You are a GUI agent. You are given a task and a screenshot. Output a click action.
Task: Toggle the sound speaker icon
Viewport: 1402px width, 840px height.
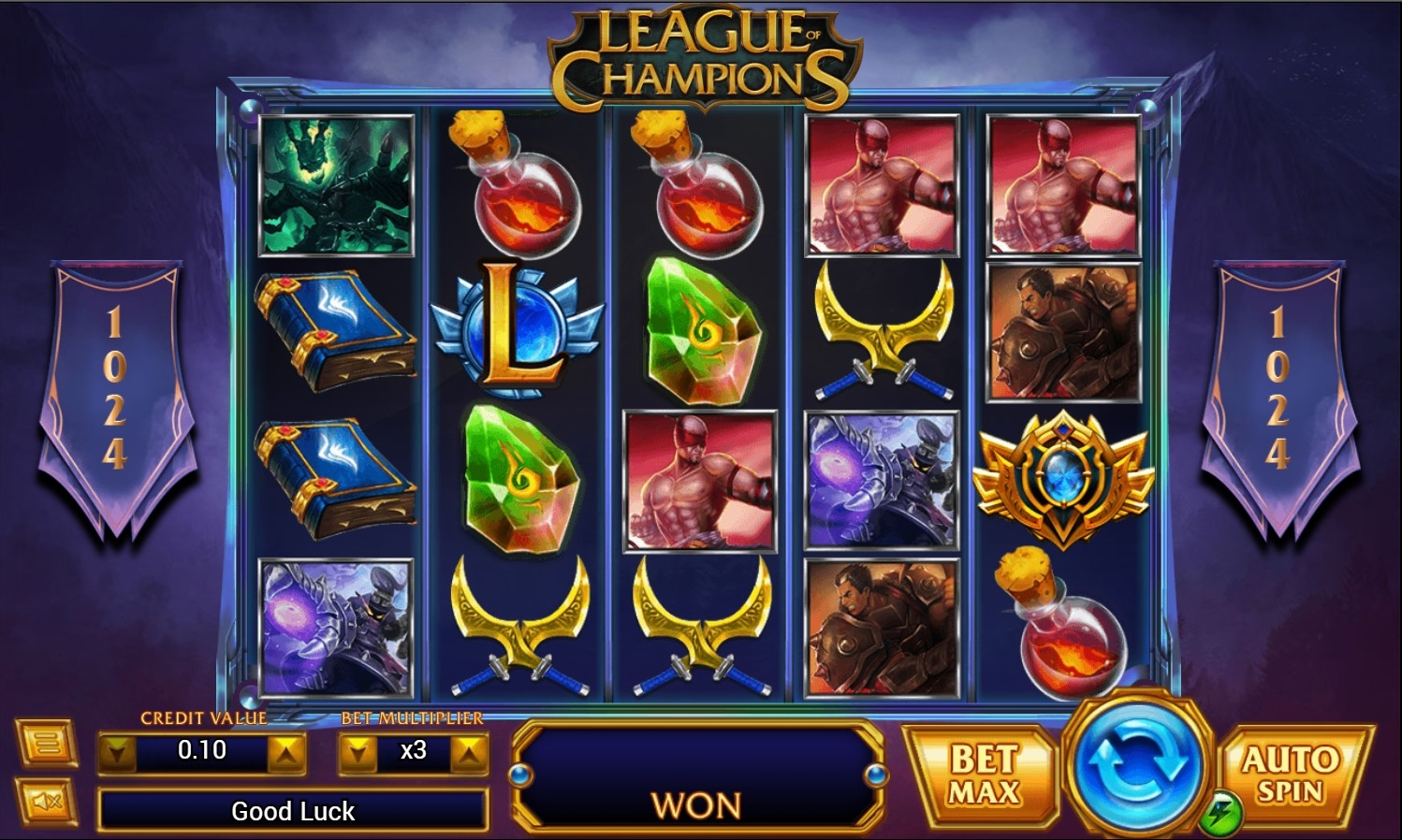[46, 801]
